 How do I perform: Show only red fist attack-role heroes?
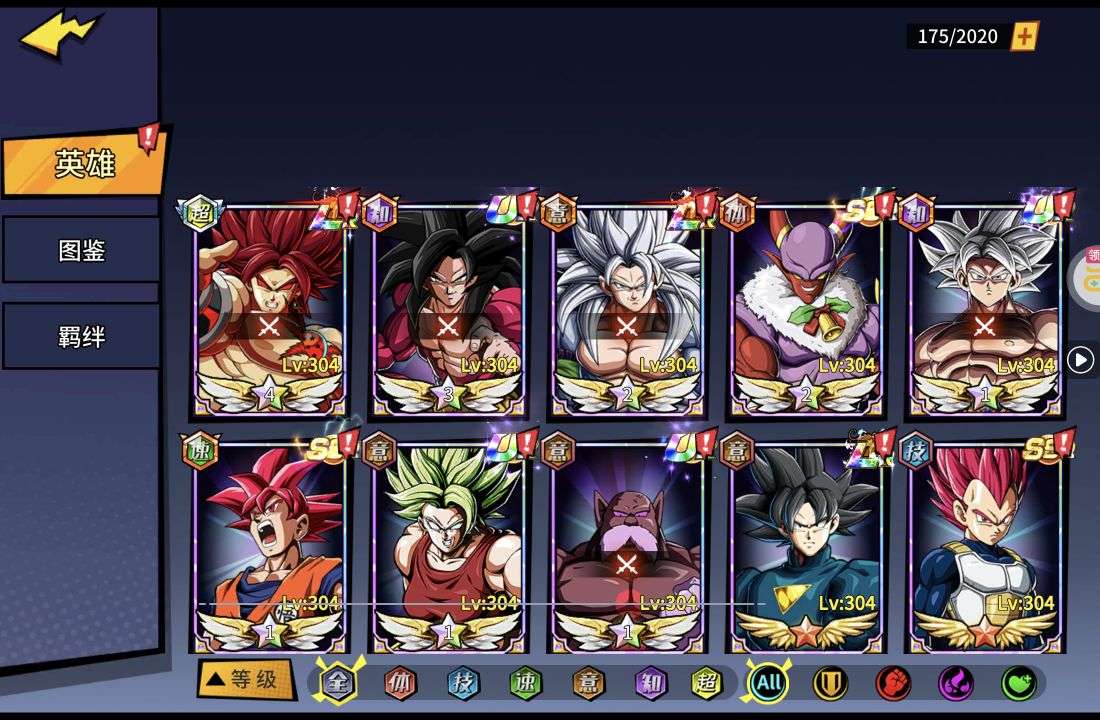coord(893,683)
